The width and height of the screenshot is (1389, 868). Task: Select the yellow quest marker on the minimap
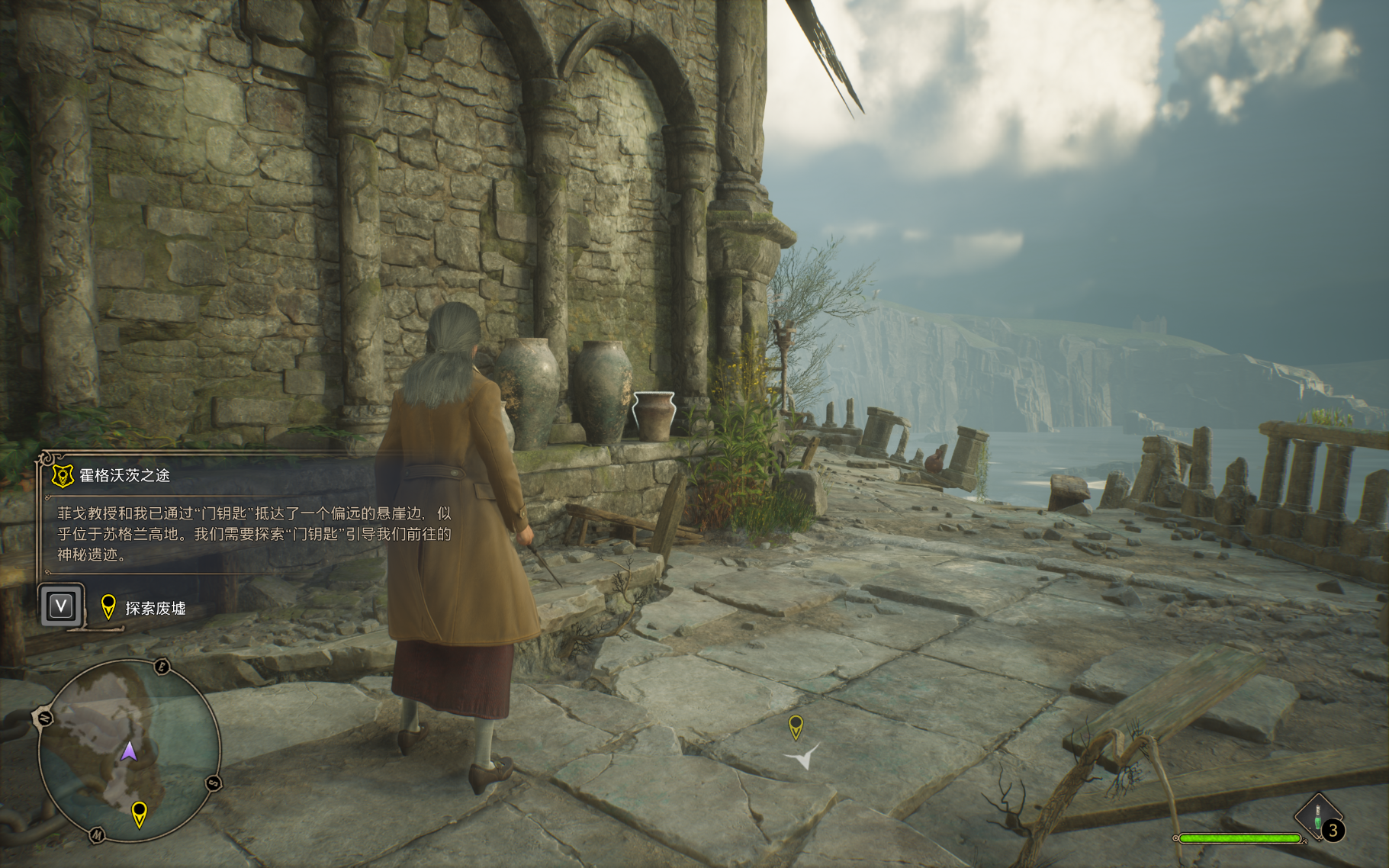point(139,813)
